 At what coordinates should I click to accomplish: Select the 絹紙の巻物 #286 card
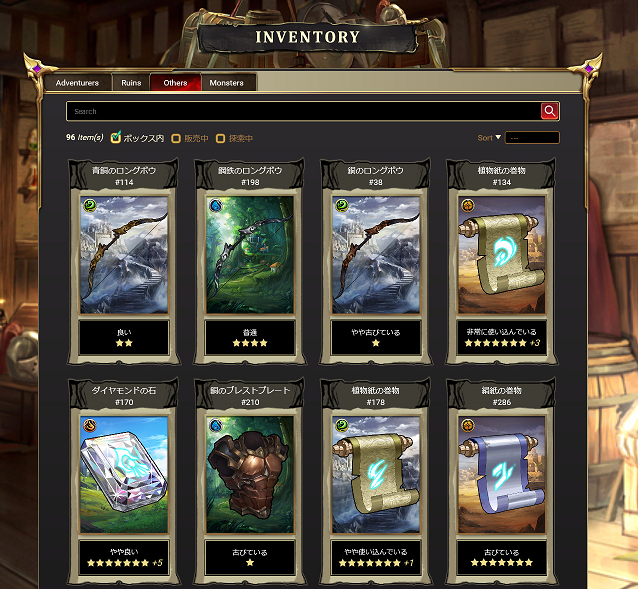(x=502, y=476)
